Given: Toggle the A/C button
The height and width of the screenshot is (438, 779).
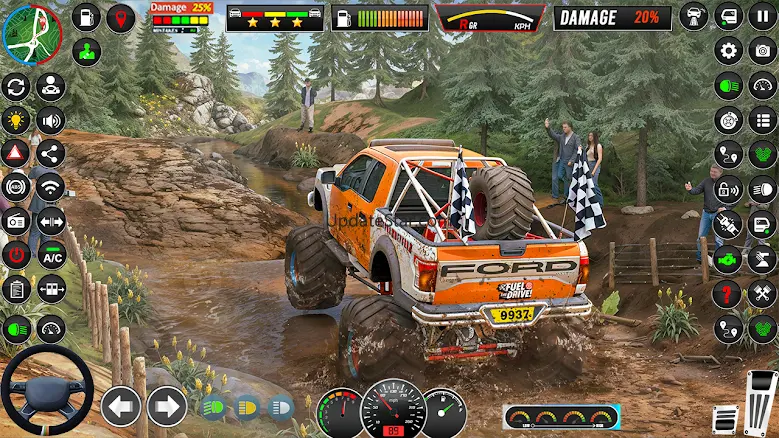Looking at the screenshot, I should (x=52, y=254).
